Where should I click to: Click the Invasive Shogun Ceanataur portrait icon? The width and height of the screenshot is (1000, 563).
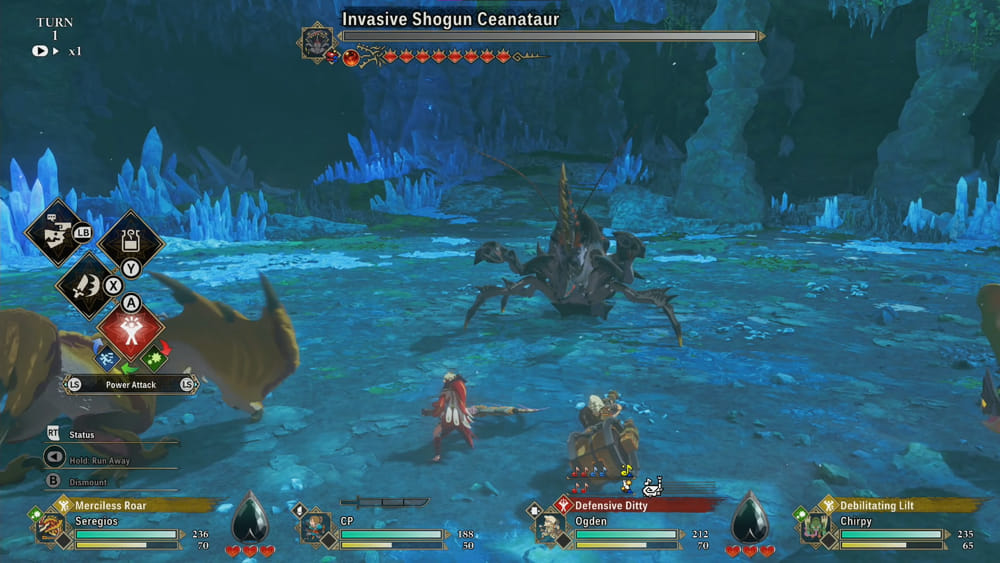pos(316,41)
